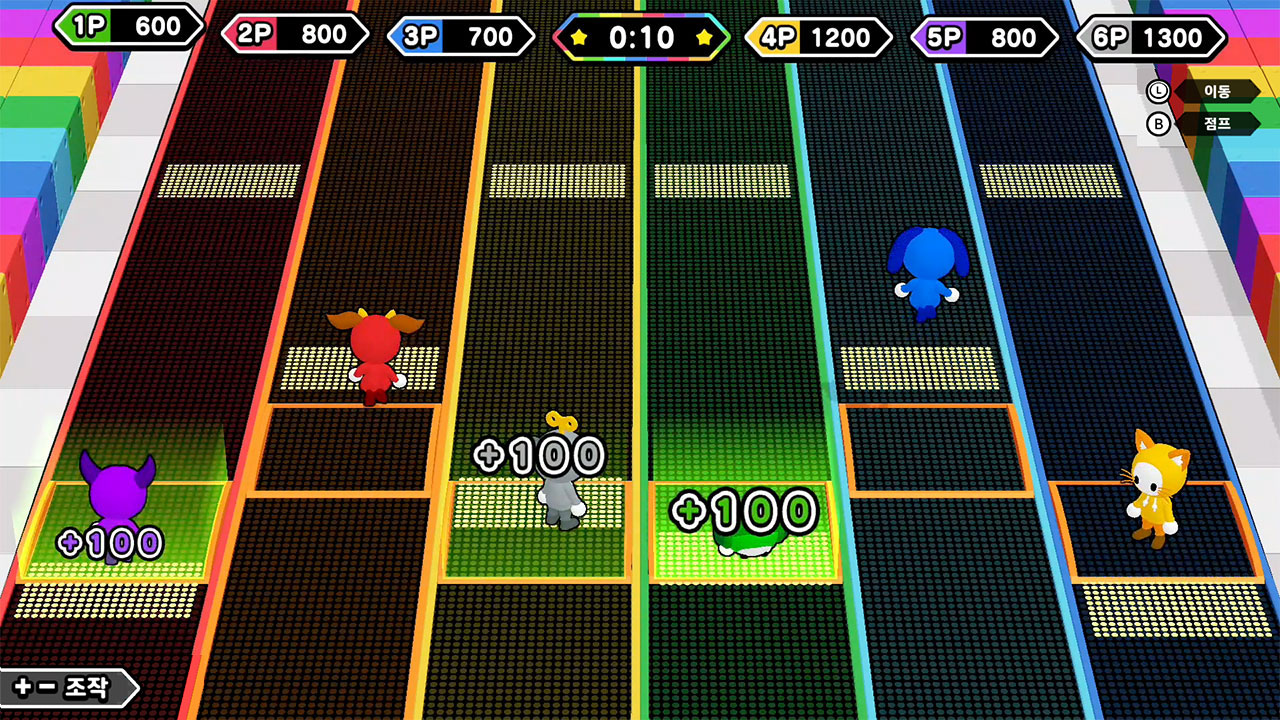Click the B button icon beside 점프
1280x720 pixels.
[1160, 124]
